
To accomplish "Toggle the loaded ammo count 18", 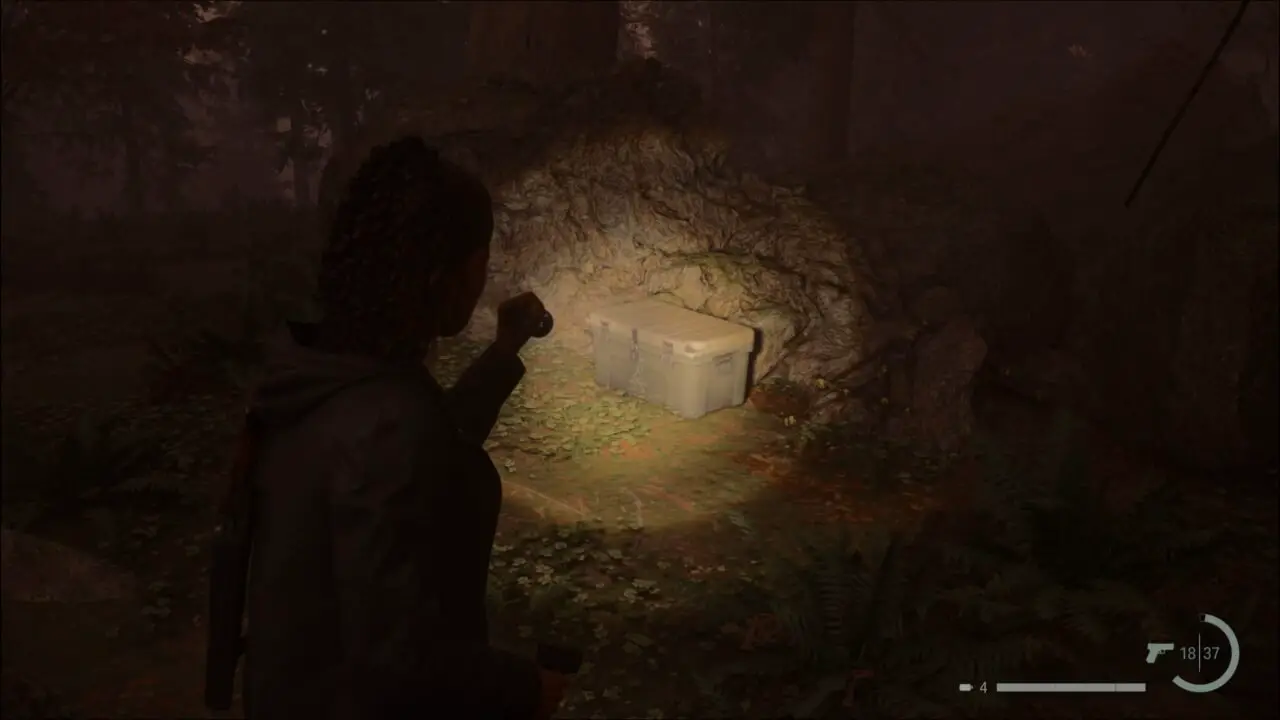I will click(x=1187, y=652).
